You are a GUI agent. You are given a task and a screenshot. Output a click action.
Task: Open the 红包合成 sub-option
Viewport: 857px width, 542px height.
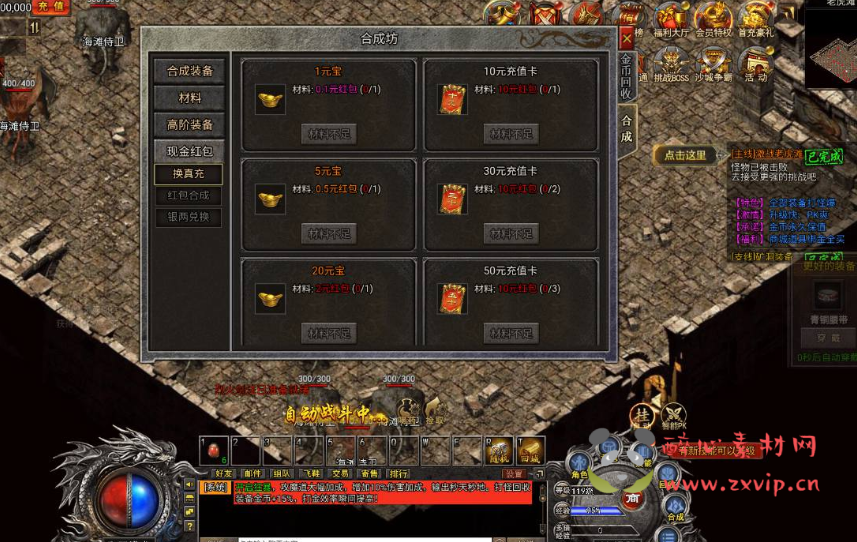[189, 196]
